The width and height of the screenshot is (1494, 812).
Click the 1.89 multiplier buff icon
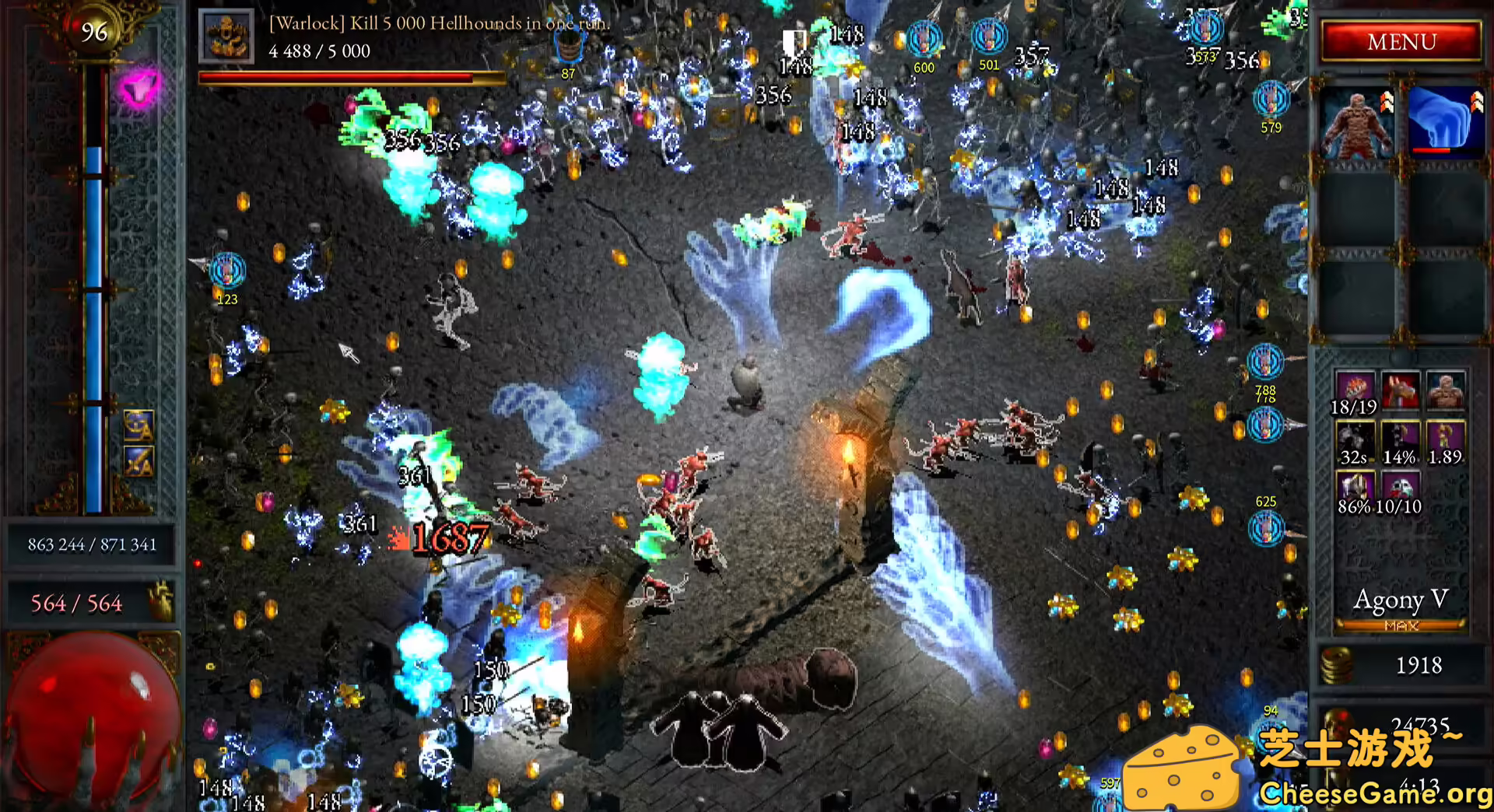coord(1447,436)
